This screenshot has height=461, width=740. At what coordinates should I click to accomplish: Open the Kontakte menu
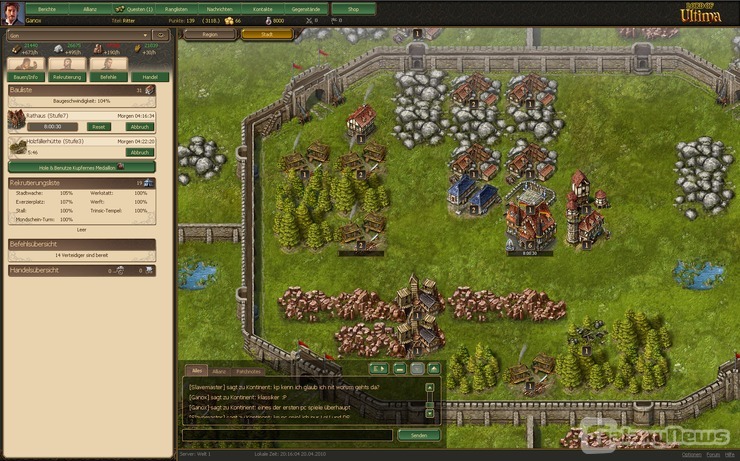[262, 8]
